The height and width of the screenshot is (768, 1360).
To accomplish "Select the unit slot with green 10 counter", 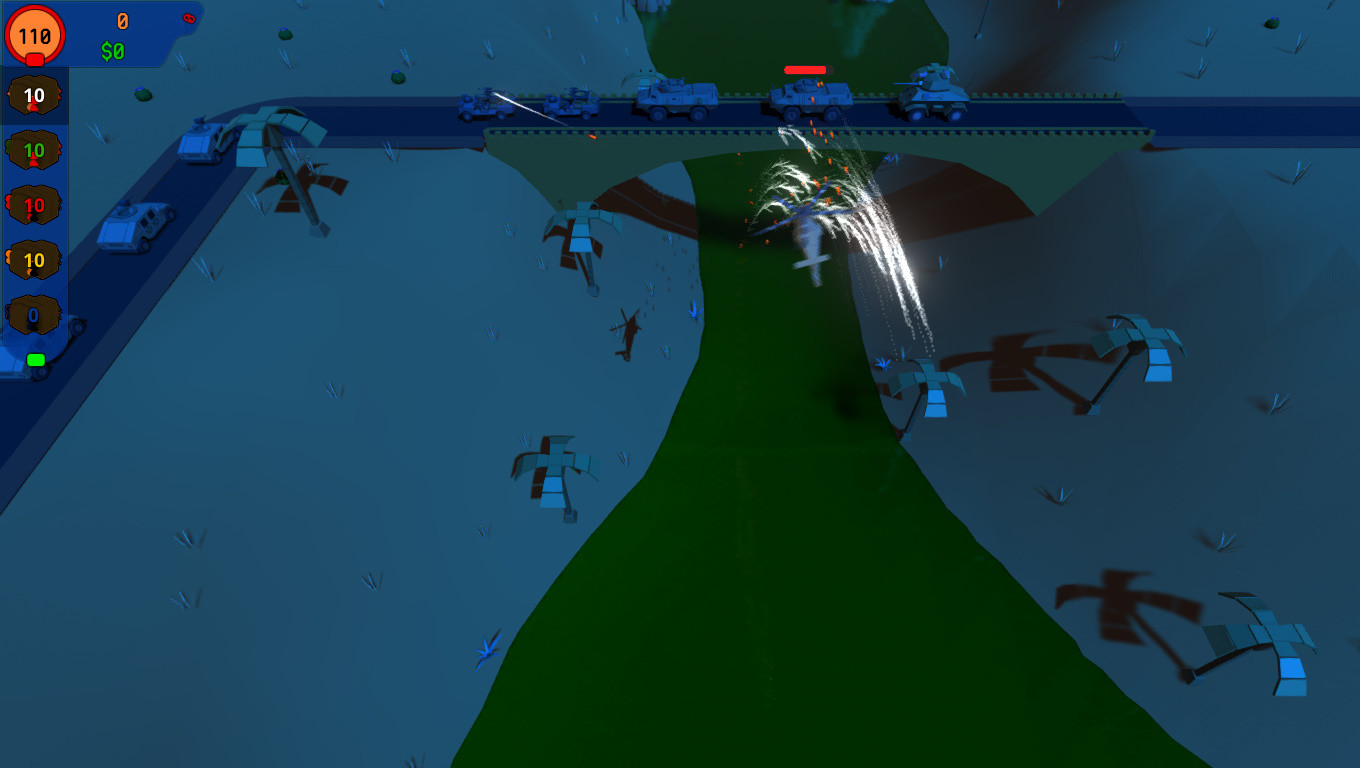I will [33, 151].
